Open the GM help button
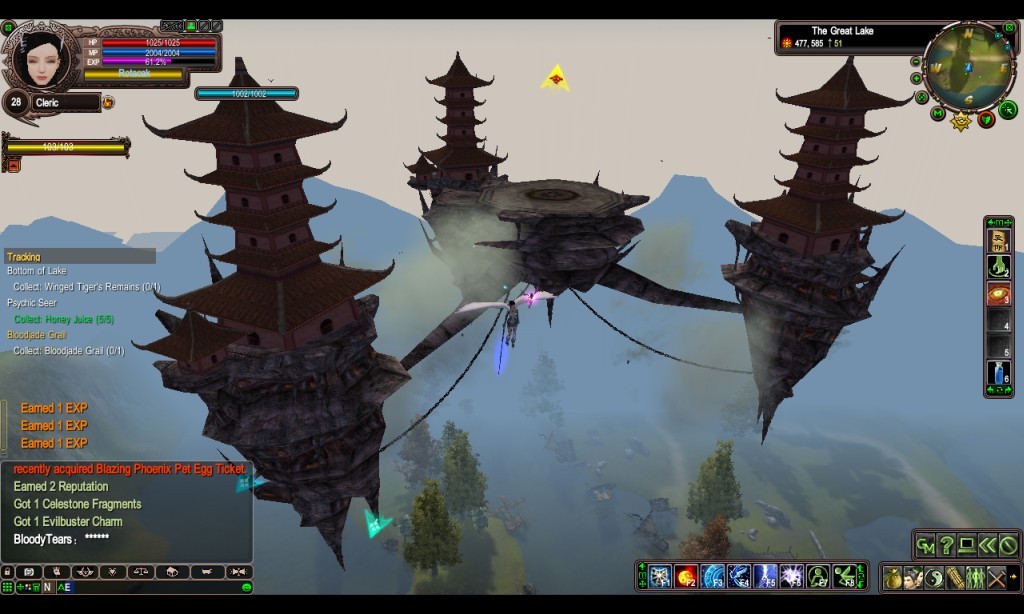Image resolution: width=1024 pixels, height=614 pixels. 925,545
